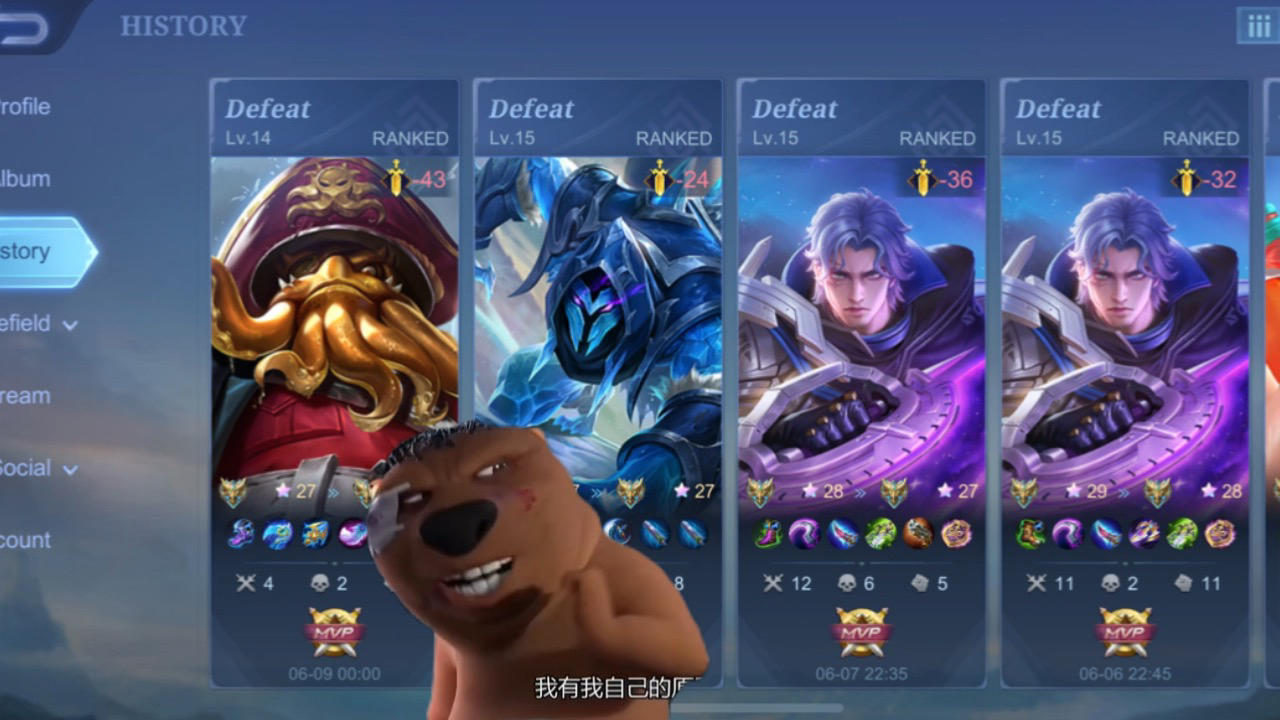1280x720 pixels.
Task: Open the Profile tab in the sidebar
Action: (25, 107)
